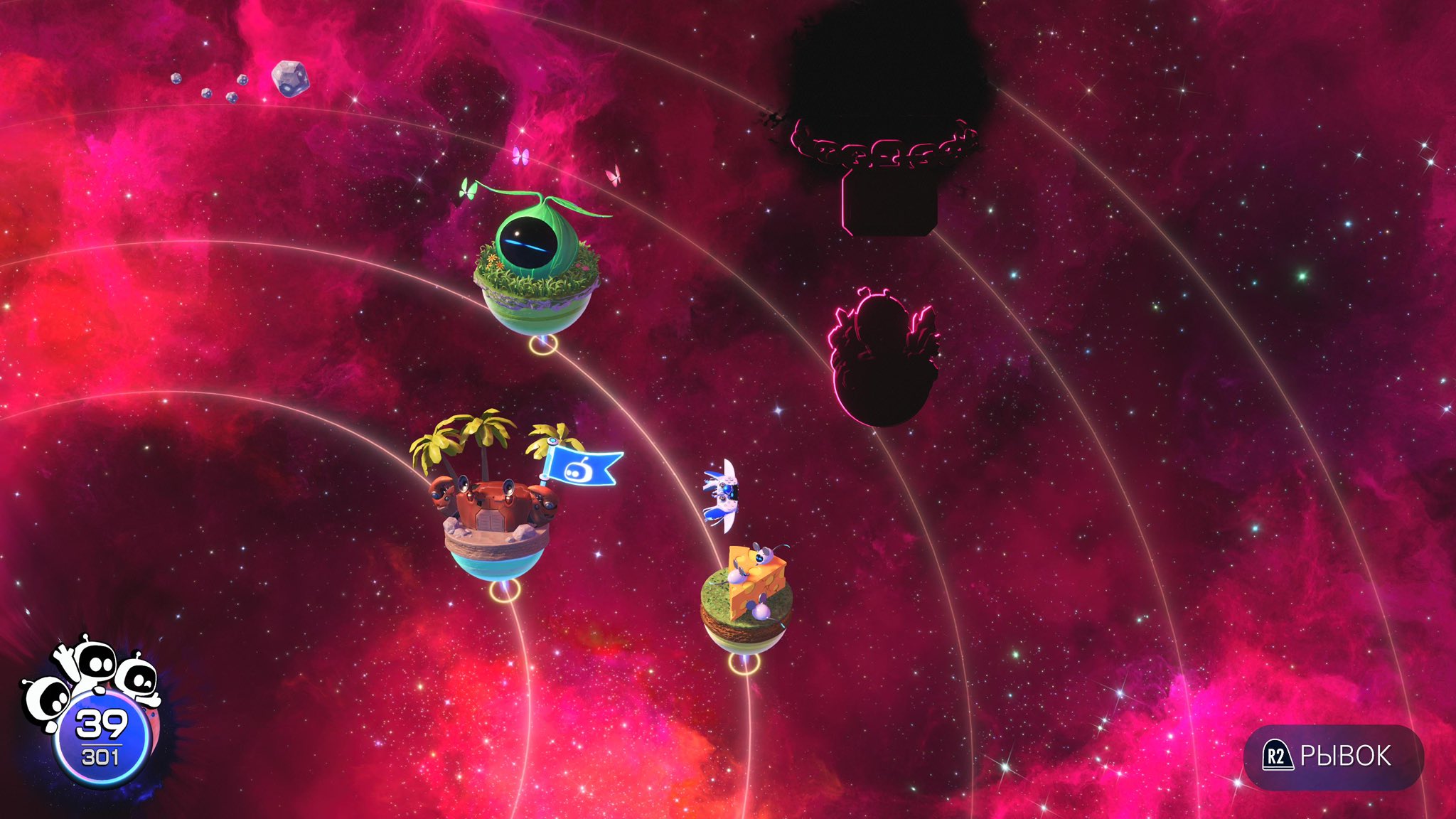The width and height of the screenshot is (1456, 819).
Task: Click the chained padlocked black planet
Action: 887,121
